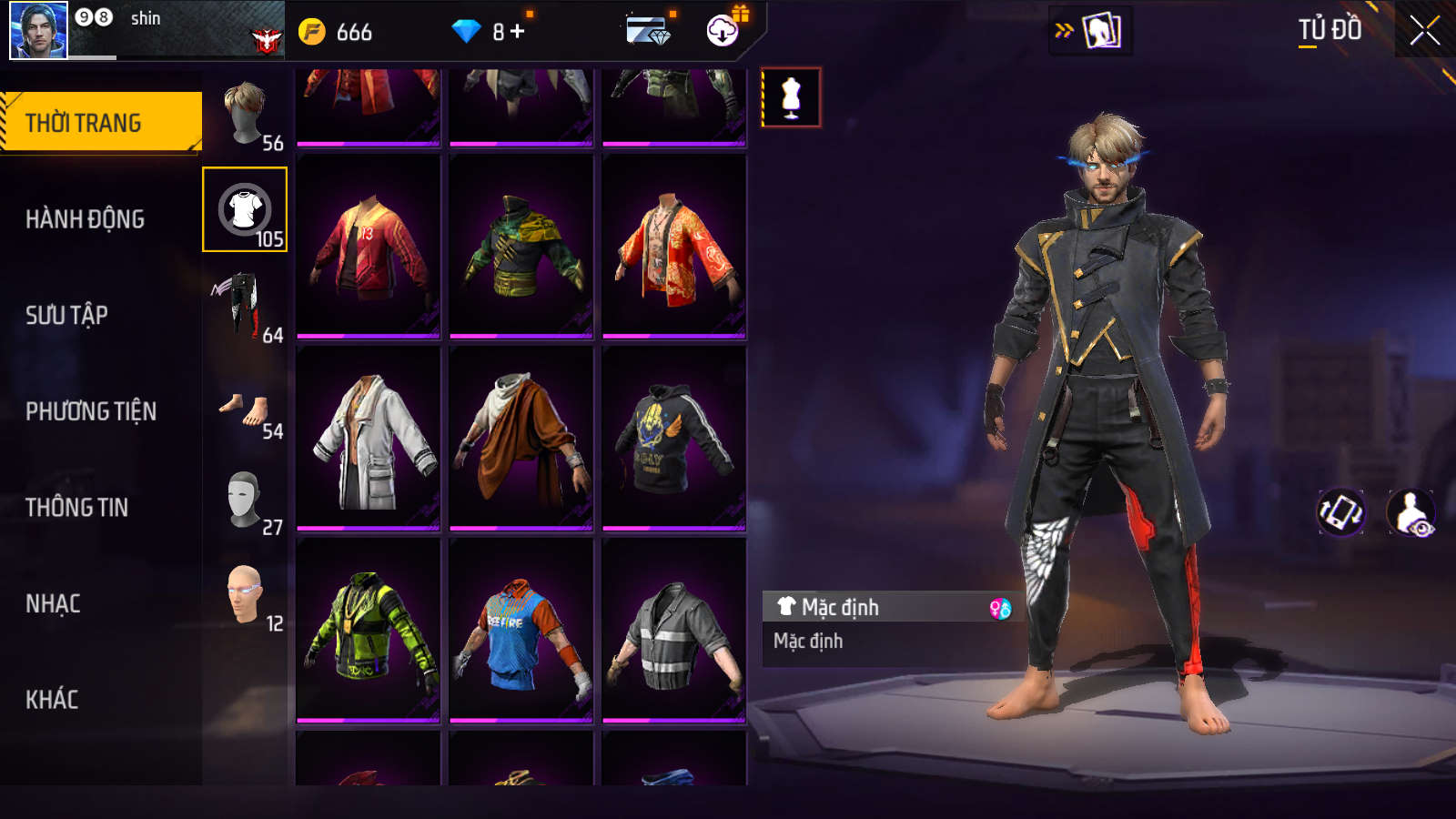Image resolution: width=1456 pixels, height=819 pixels.
Task: Choose the black hoodie with yellow skull
Action: [674, 439]
